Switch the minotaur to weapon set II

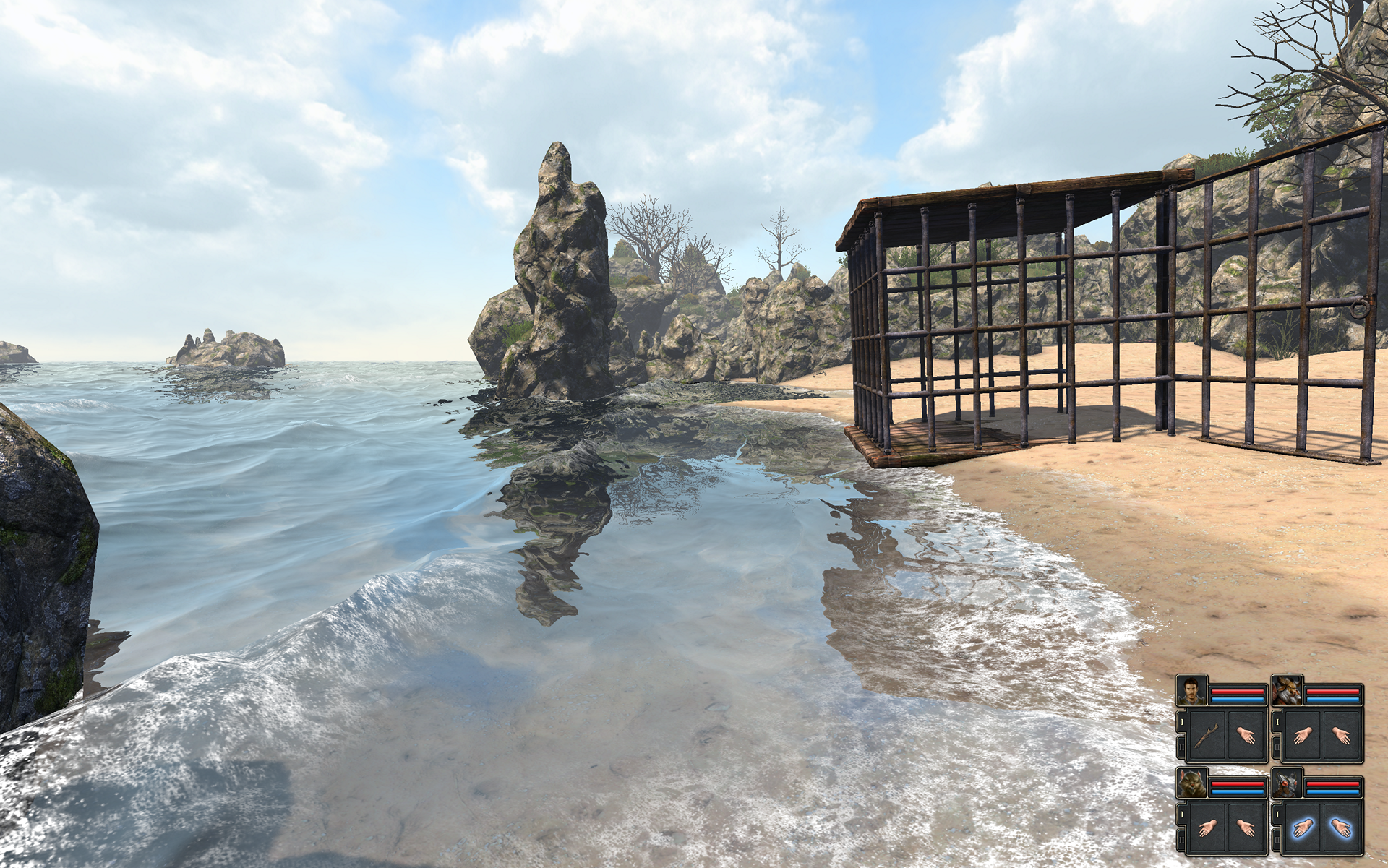click(x=1277, y=746)
